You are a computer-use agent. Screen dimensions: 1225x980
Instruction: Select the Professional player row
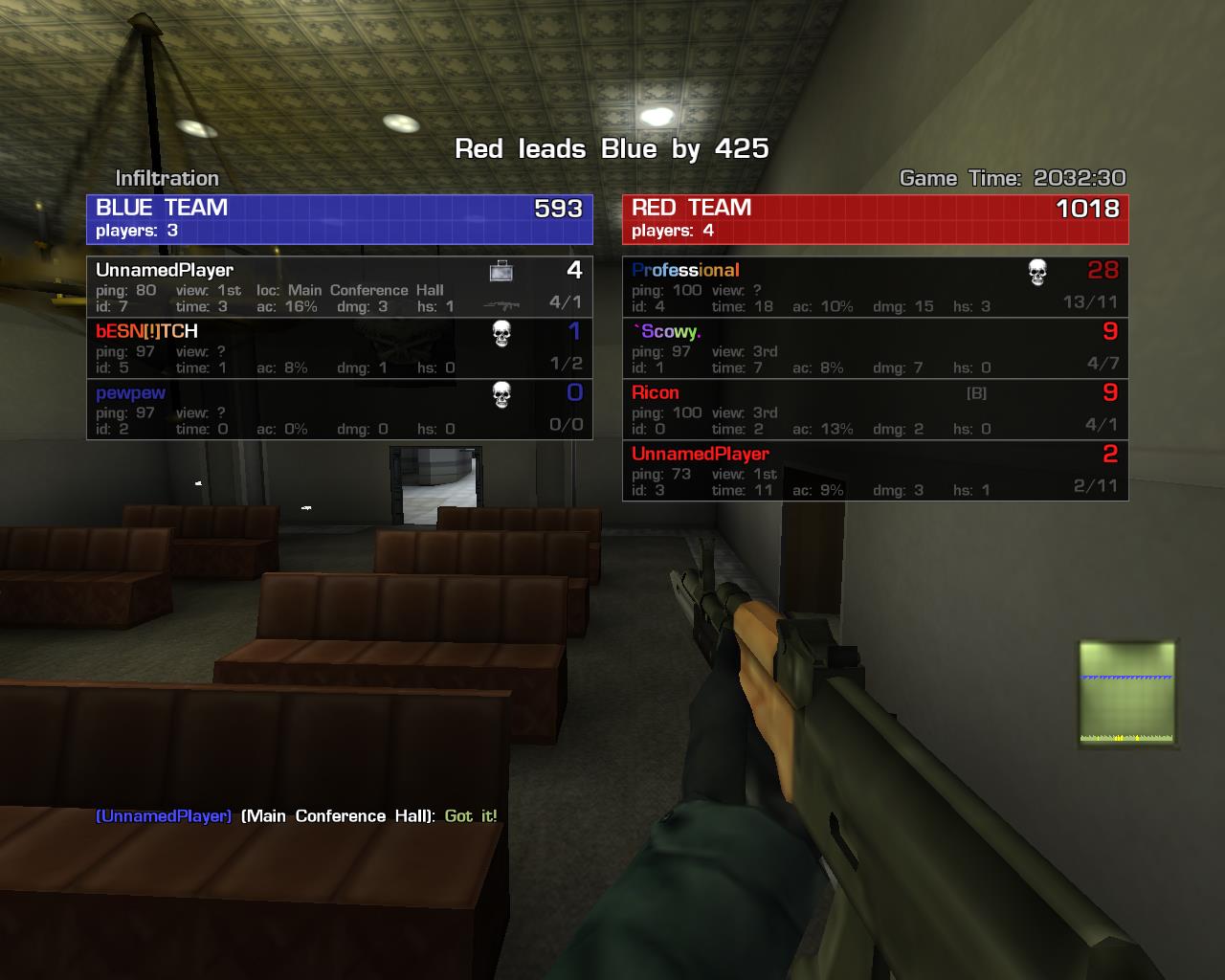click(875, 287)
